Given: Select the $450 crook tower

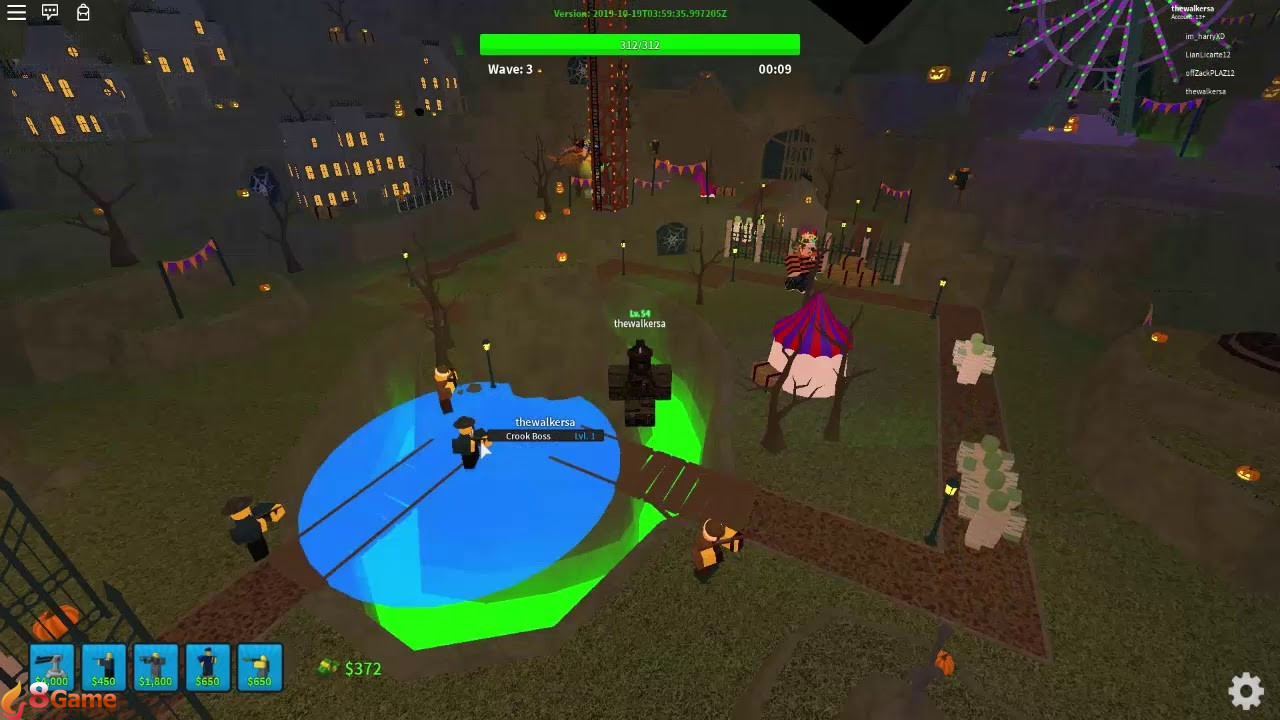Looking at the screenshot, I should [104, 665].
